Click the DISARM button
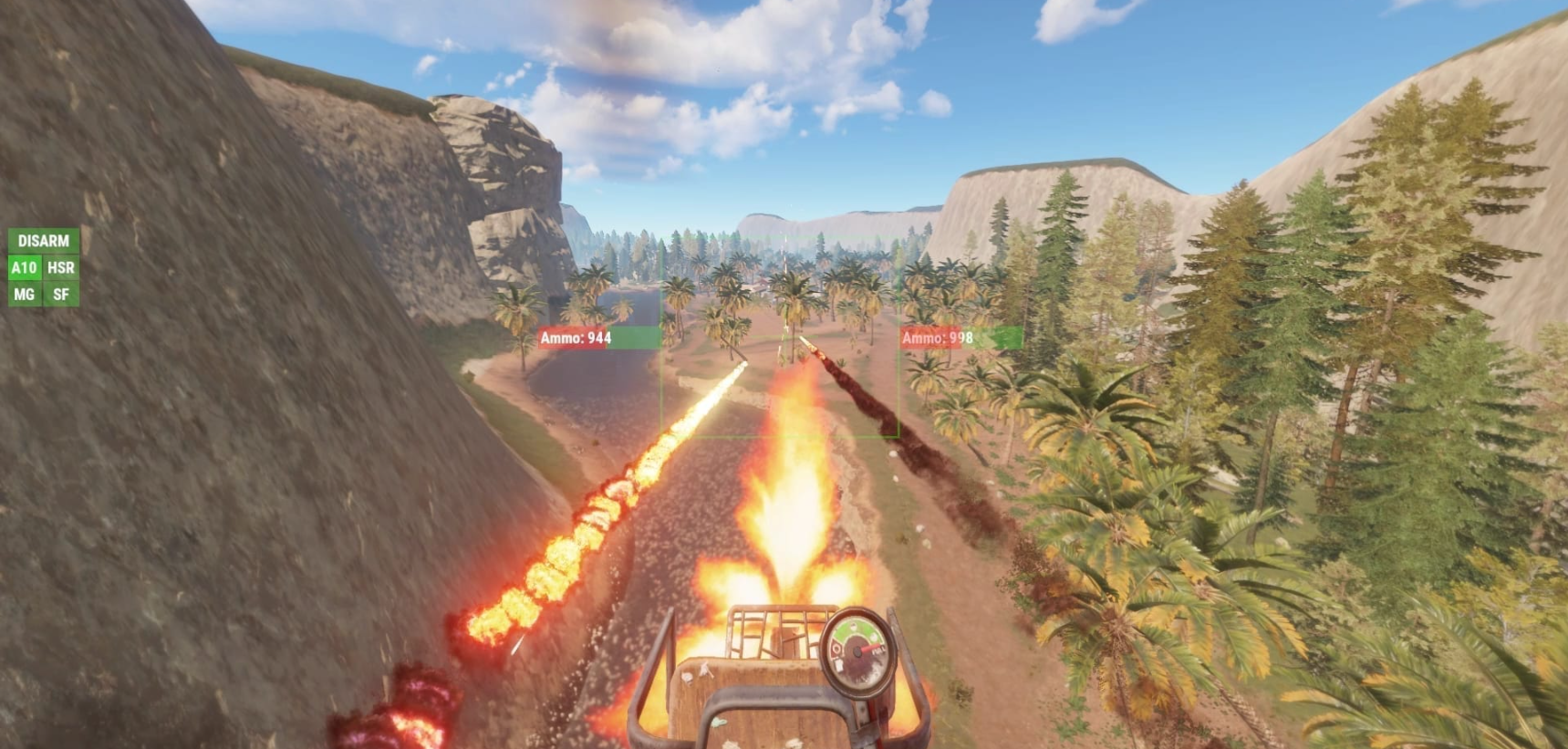Image resolution: width=1568 pixels, height=749 pixels. [43, 241]
